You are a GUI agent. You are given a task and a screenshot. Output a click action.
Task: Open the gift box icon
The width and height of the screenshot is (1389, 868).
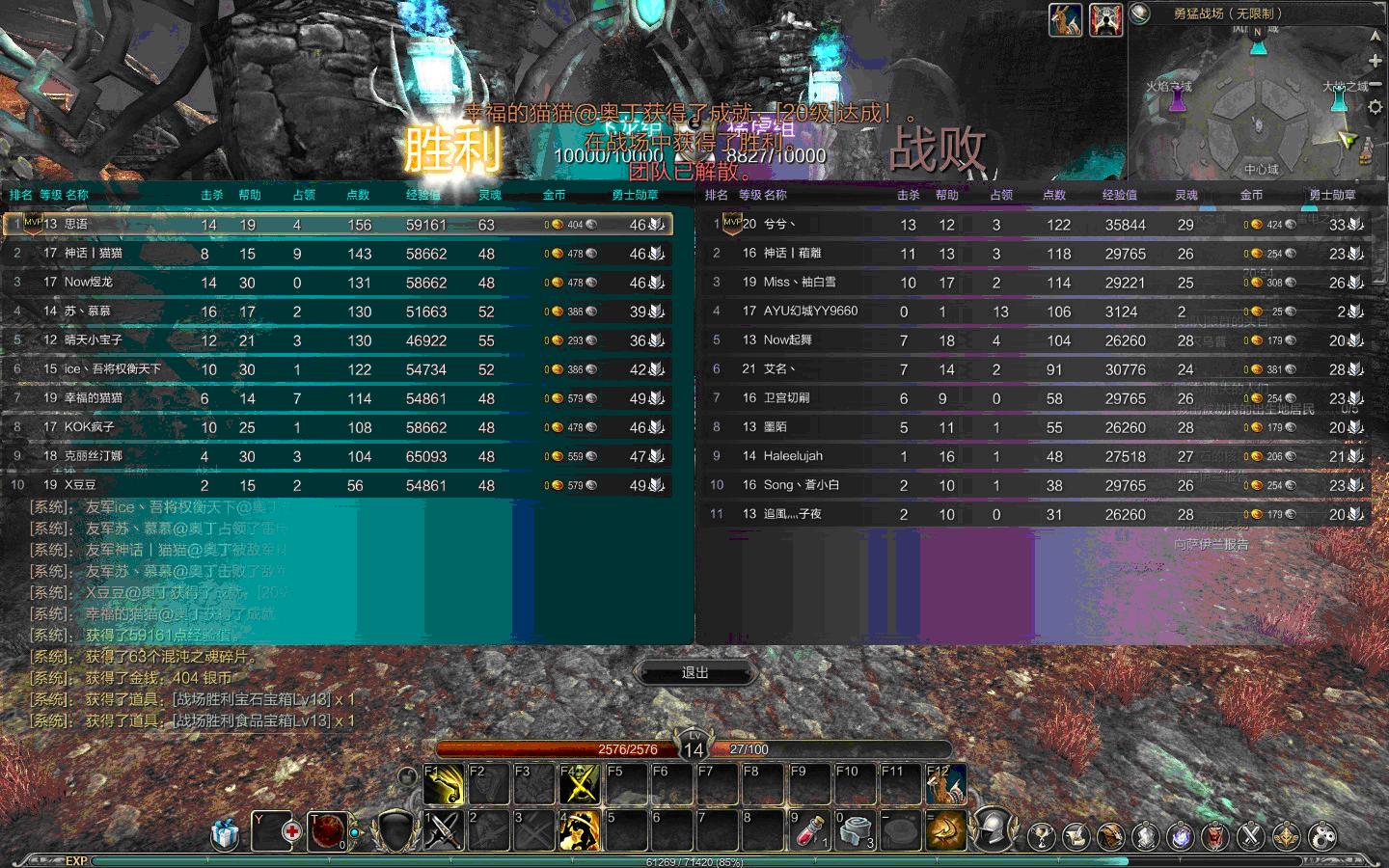[x=225, y=832]
